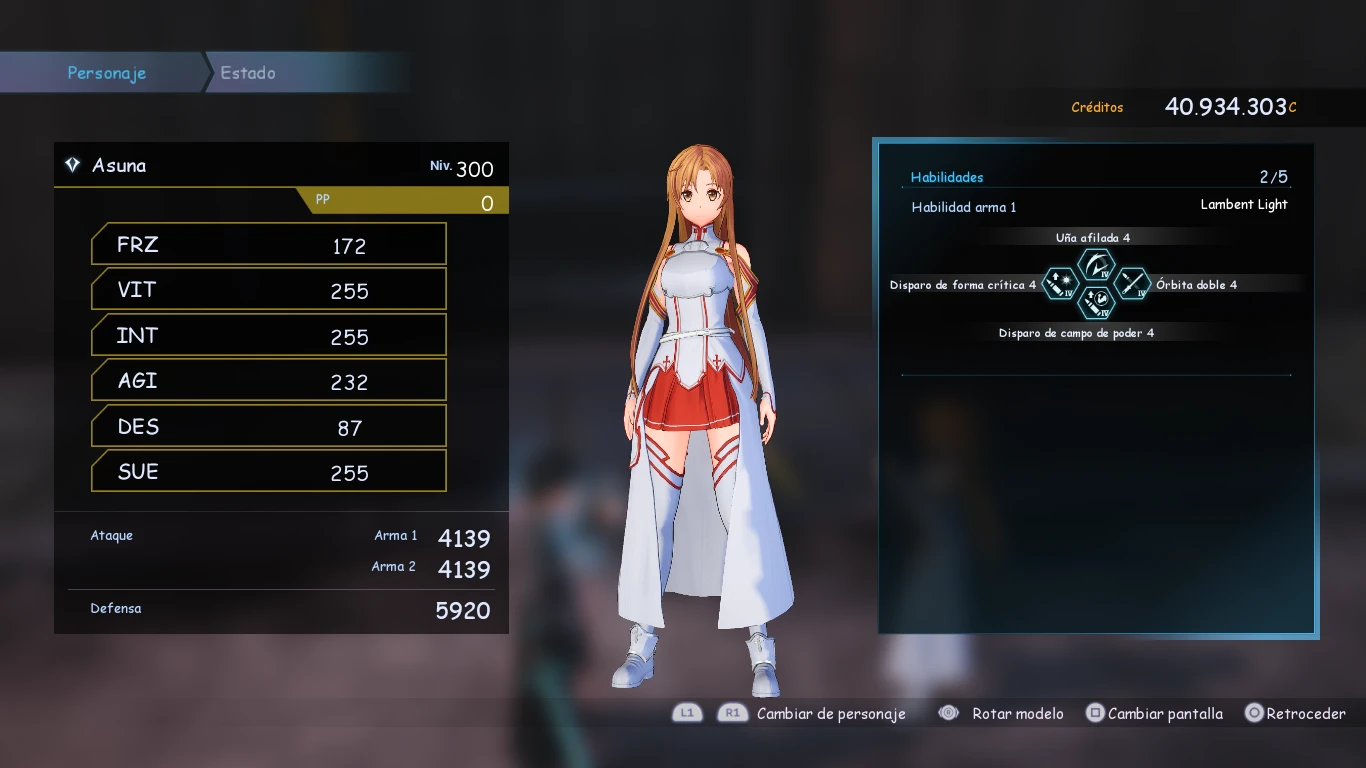Viewport: 1366px width, 768px height.
Task: Select the FRZ stat row
Action: pos(268,245)
